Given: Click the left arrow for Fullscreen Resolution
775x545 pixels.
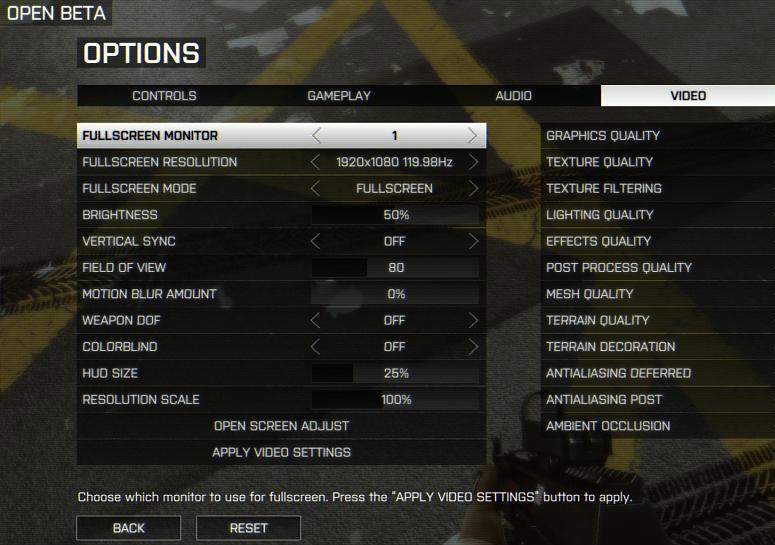Looking at the screenshot, I should (x=316, y=162).
